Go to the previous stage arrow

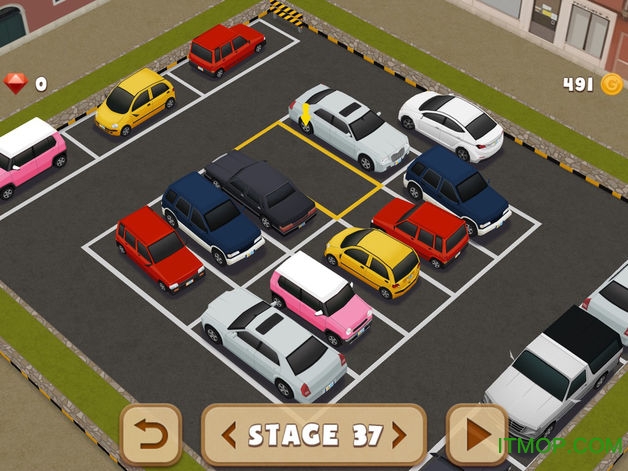click(229, 435)
